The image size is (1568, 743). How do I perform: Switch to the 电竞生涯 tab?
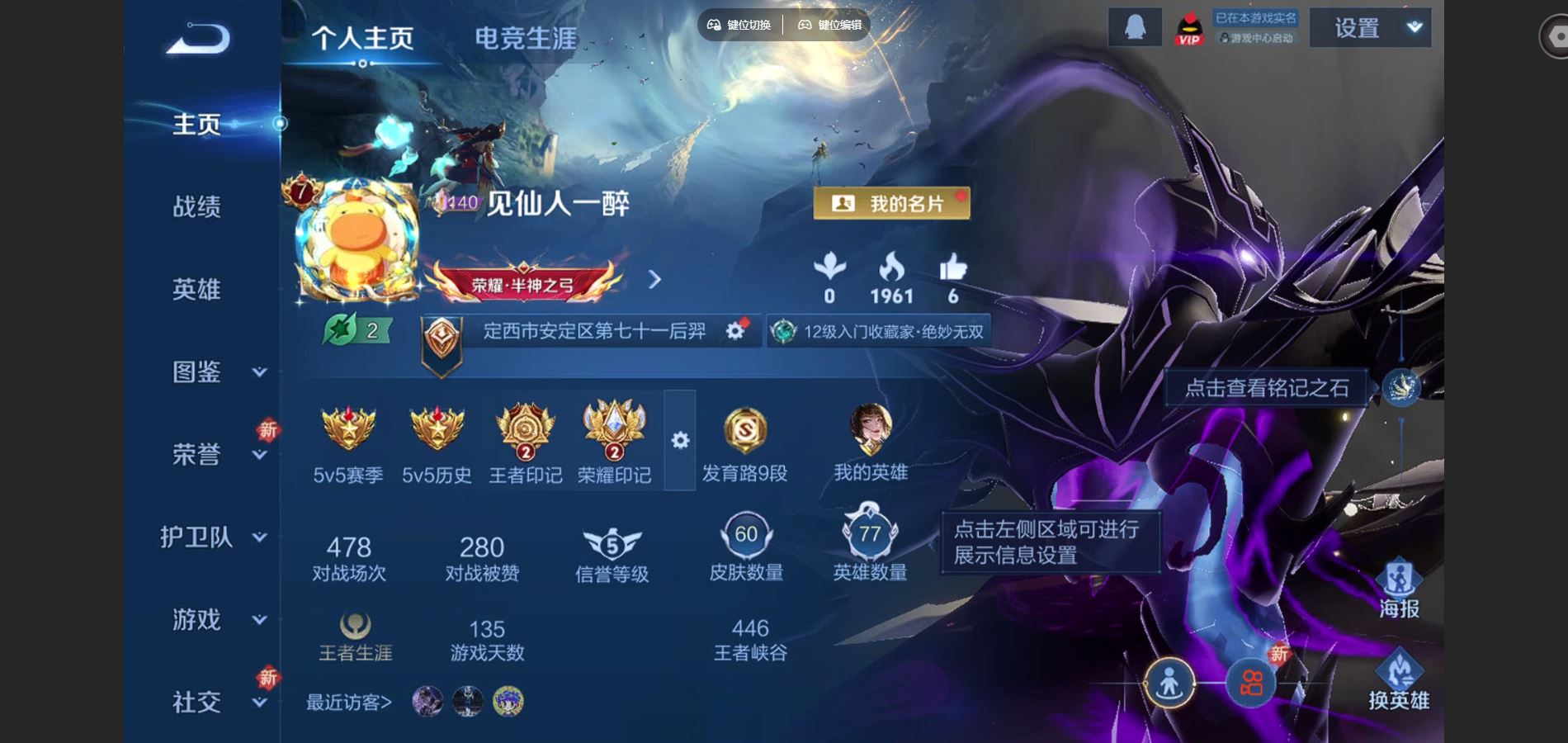coord(523,37)
